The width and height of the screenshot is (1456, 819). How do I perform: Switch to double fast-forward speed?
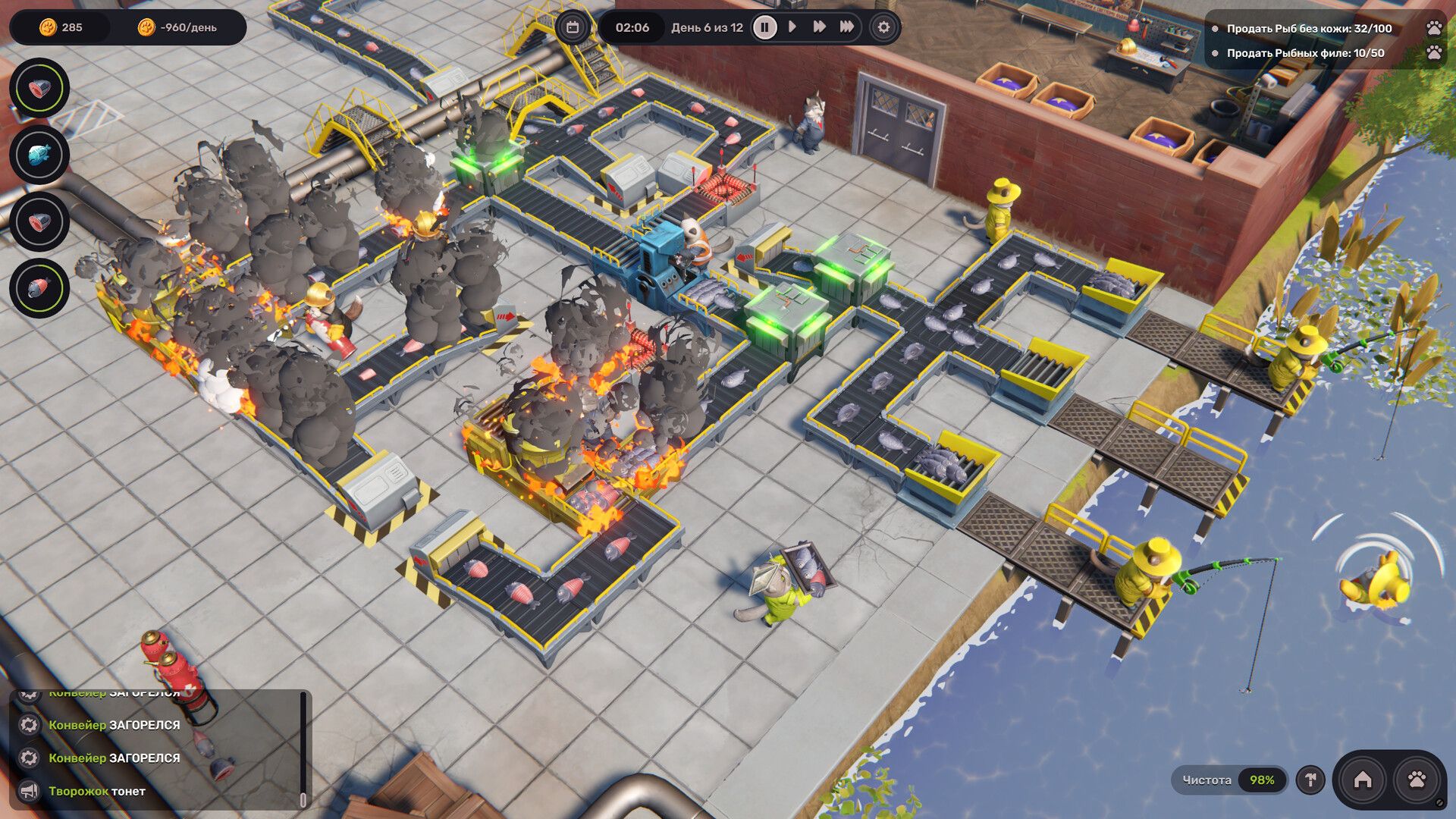820,27
